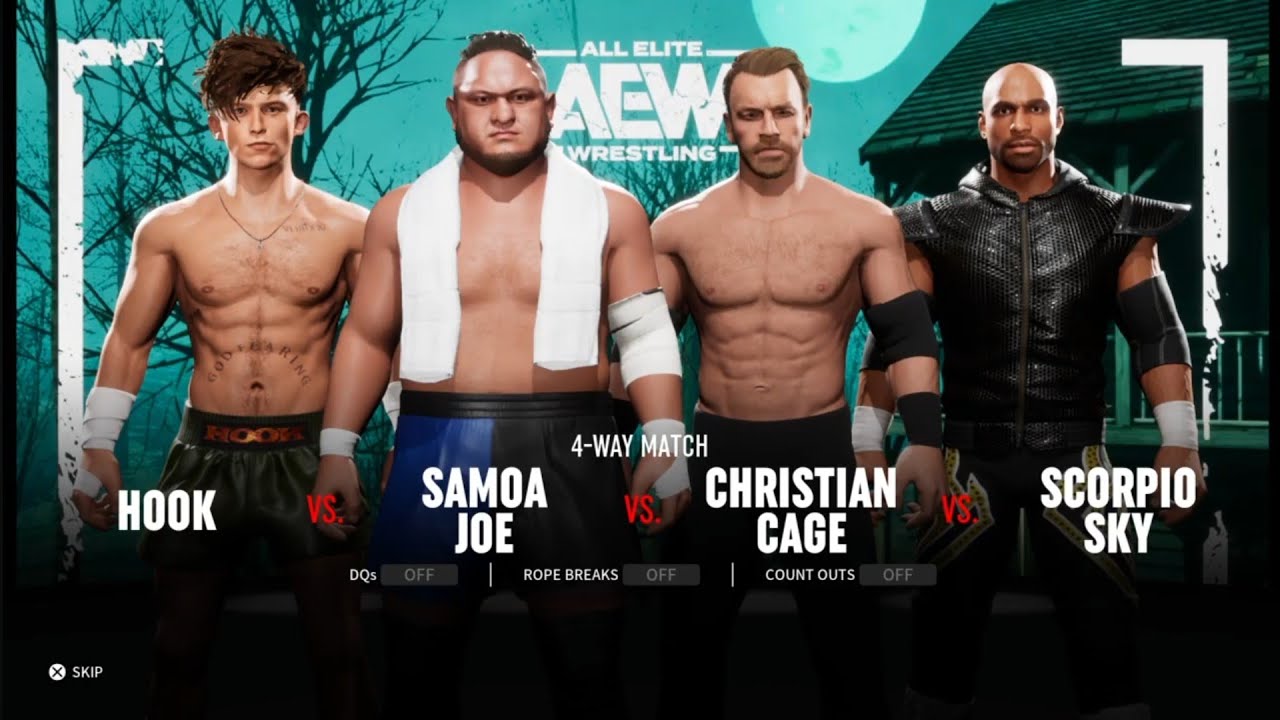
Task: Click the DQs OFF indicator bar
Action: 420,575
